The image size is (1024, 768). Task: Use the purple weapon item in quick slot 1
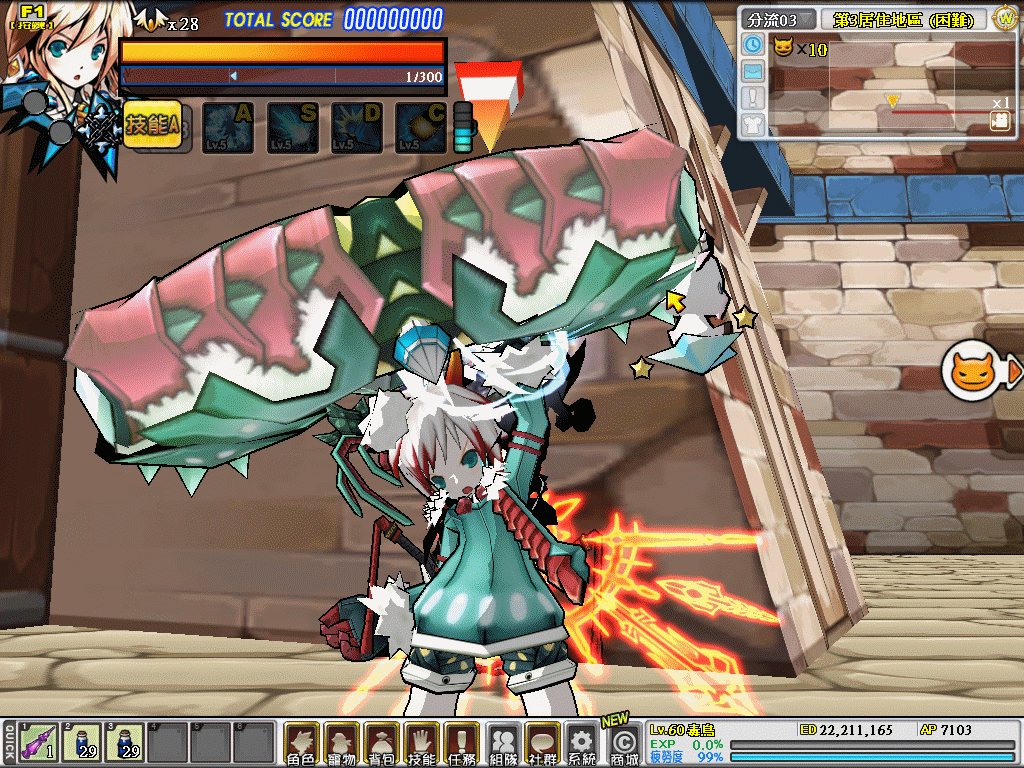[x=38, y=744]
